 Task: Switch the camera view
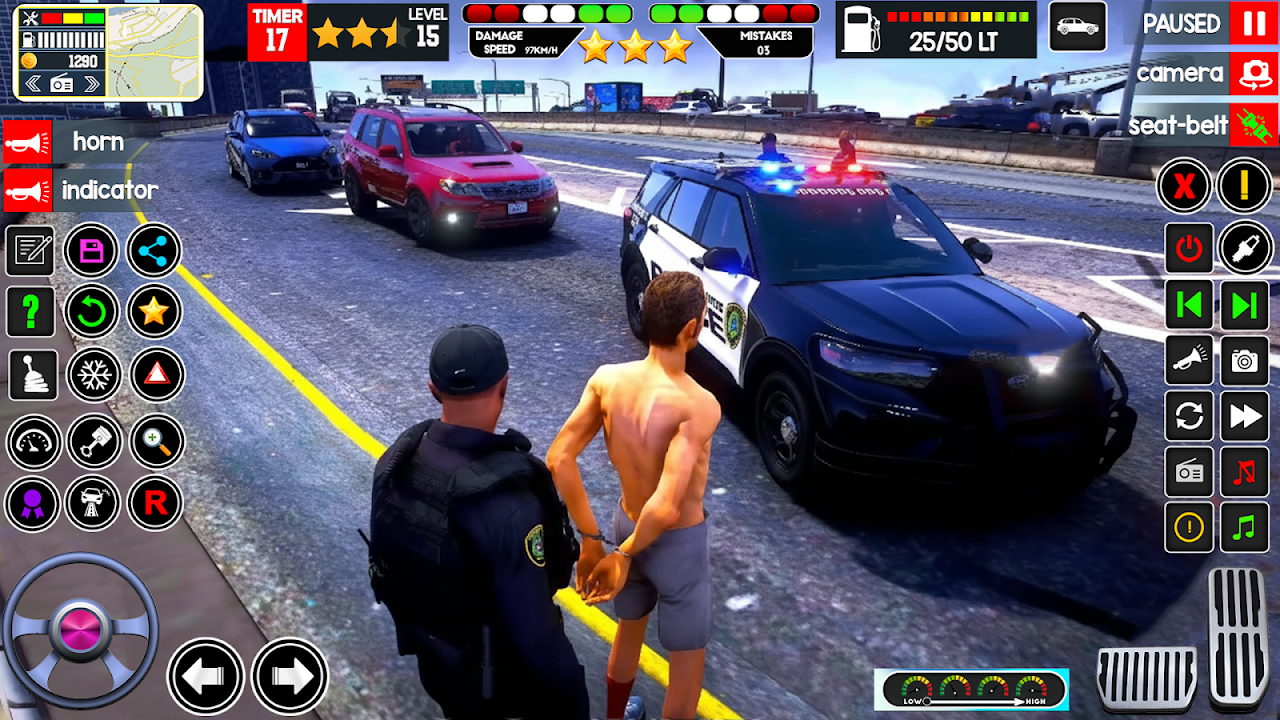[1253, 74]
